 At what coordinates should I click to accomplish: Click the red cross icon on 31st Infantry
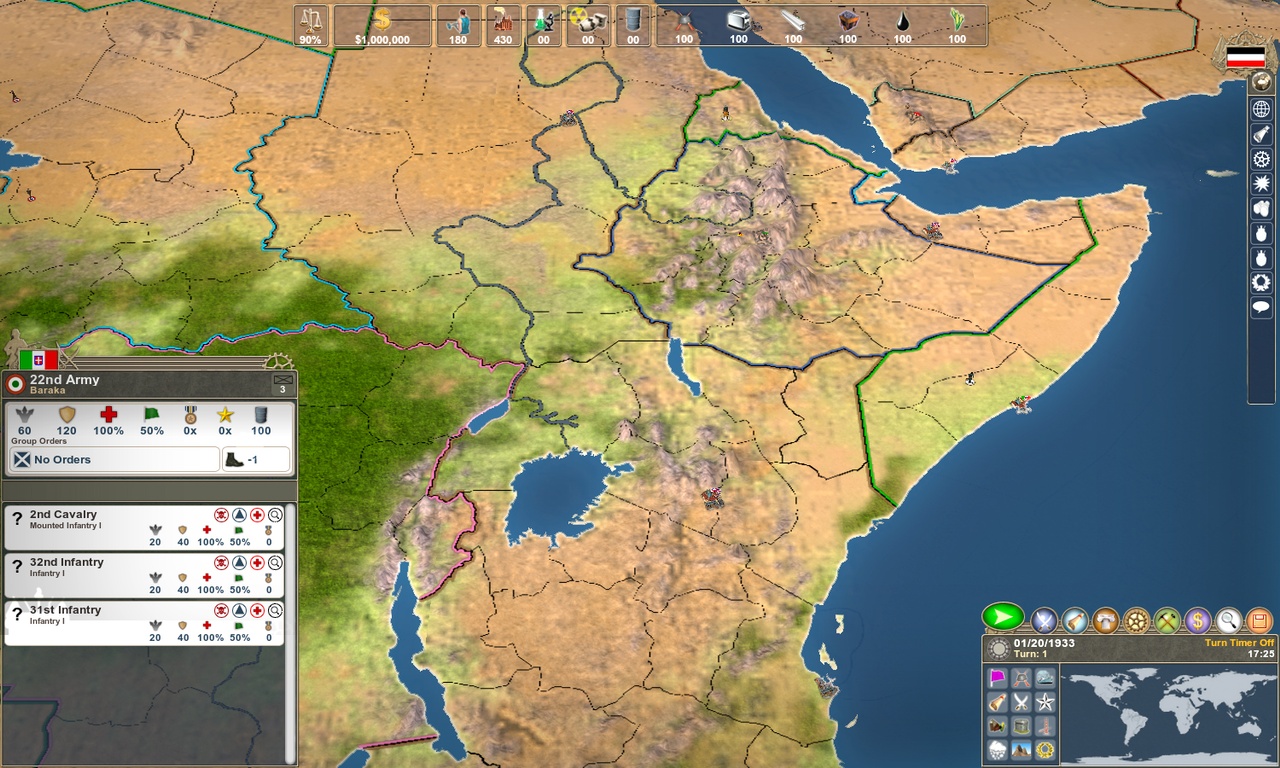pos(256,611)
